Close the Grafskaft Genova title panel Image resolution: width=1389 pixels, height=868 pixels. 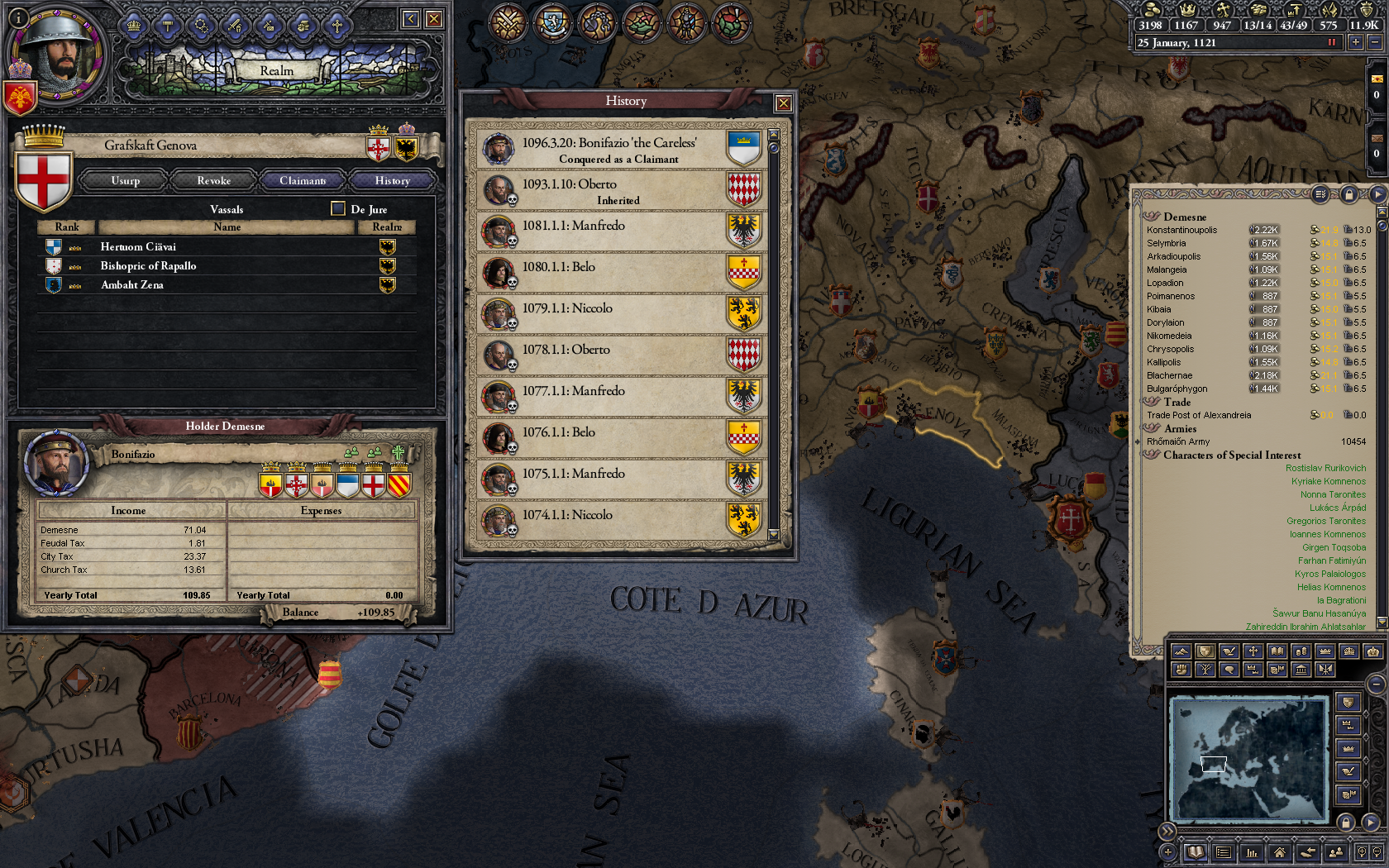click(x=433, y=19)
